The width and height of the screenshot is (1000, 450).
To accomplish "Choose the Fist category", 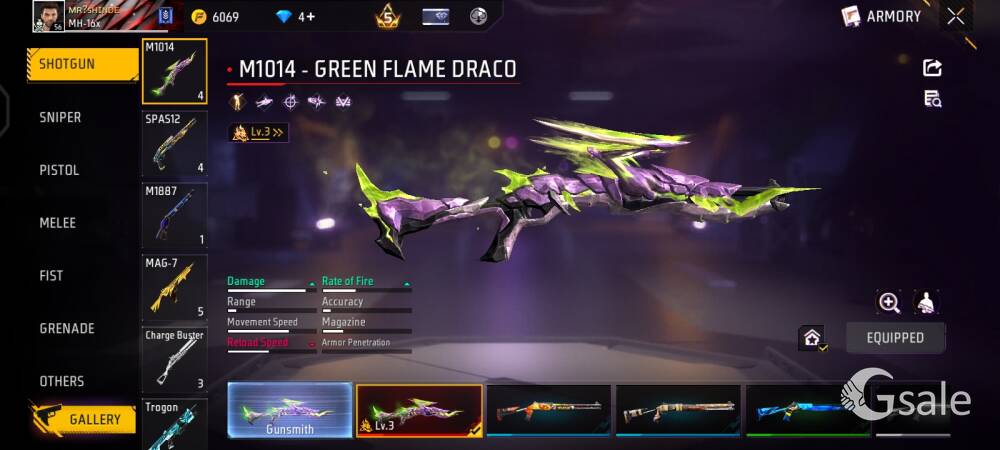I will coord(51,276).
